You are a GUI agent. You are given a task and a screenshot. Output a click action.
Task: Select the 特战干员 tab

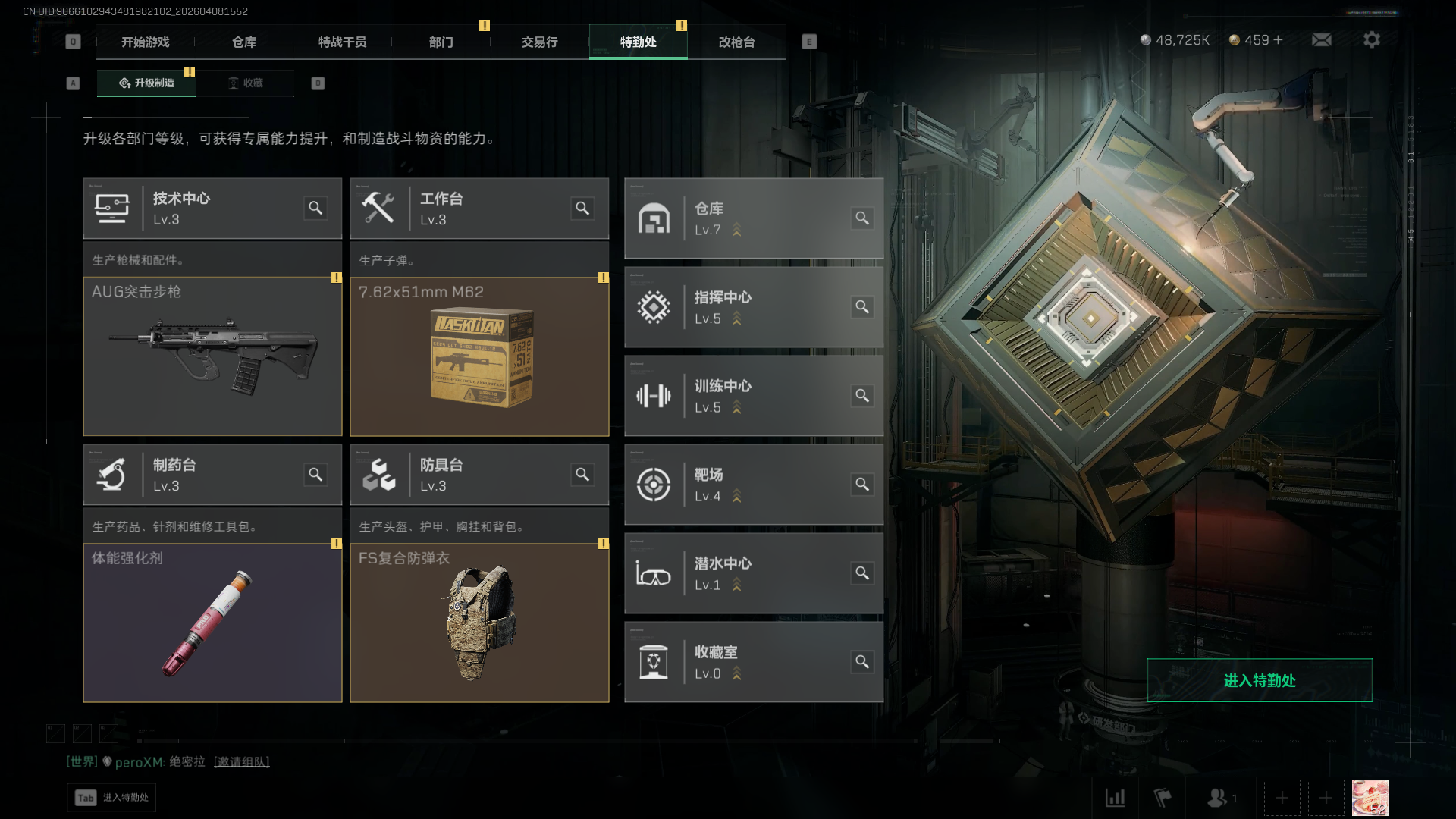pos(342,42)
